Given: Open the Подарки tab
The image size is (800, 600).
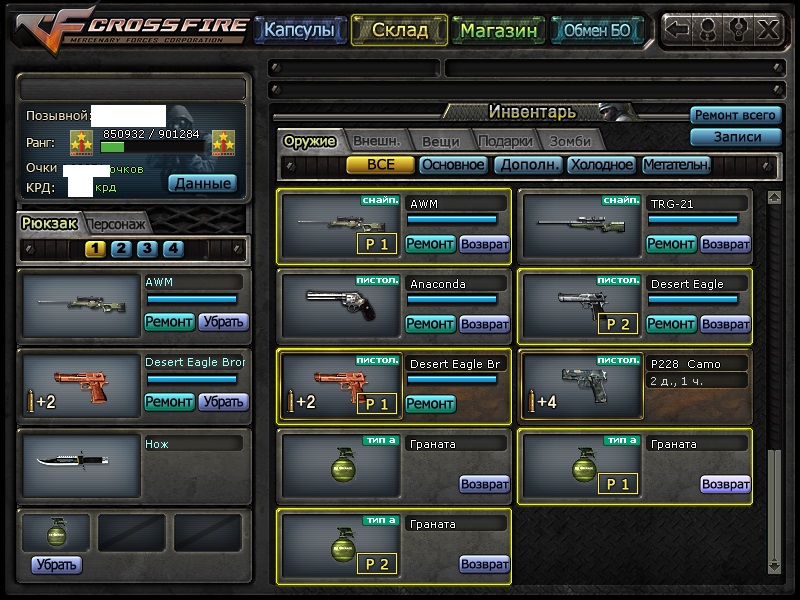Looking at the screenshot, I should 504,141.
